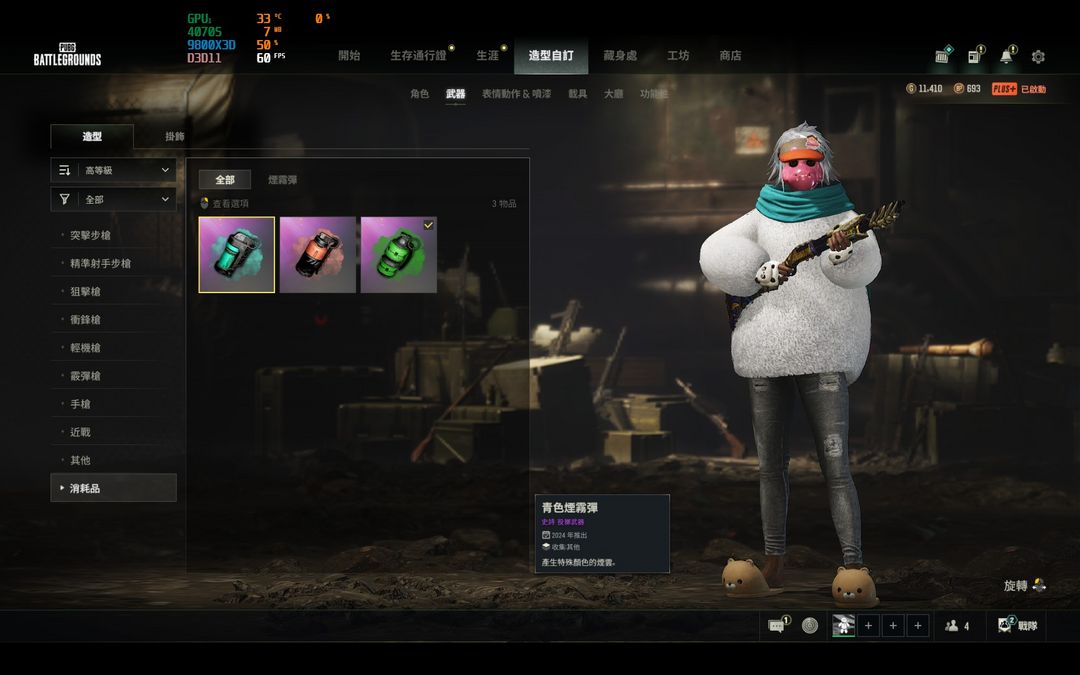Switch to the 角色 character tab
The width and height of the screenshot is (1080, 675).
tap(419, 94)
